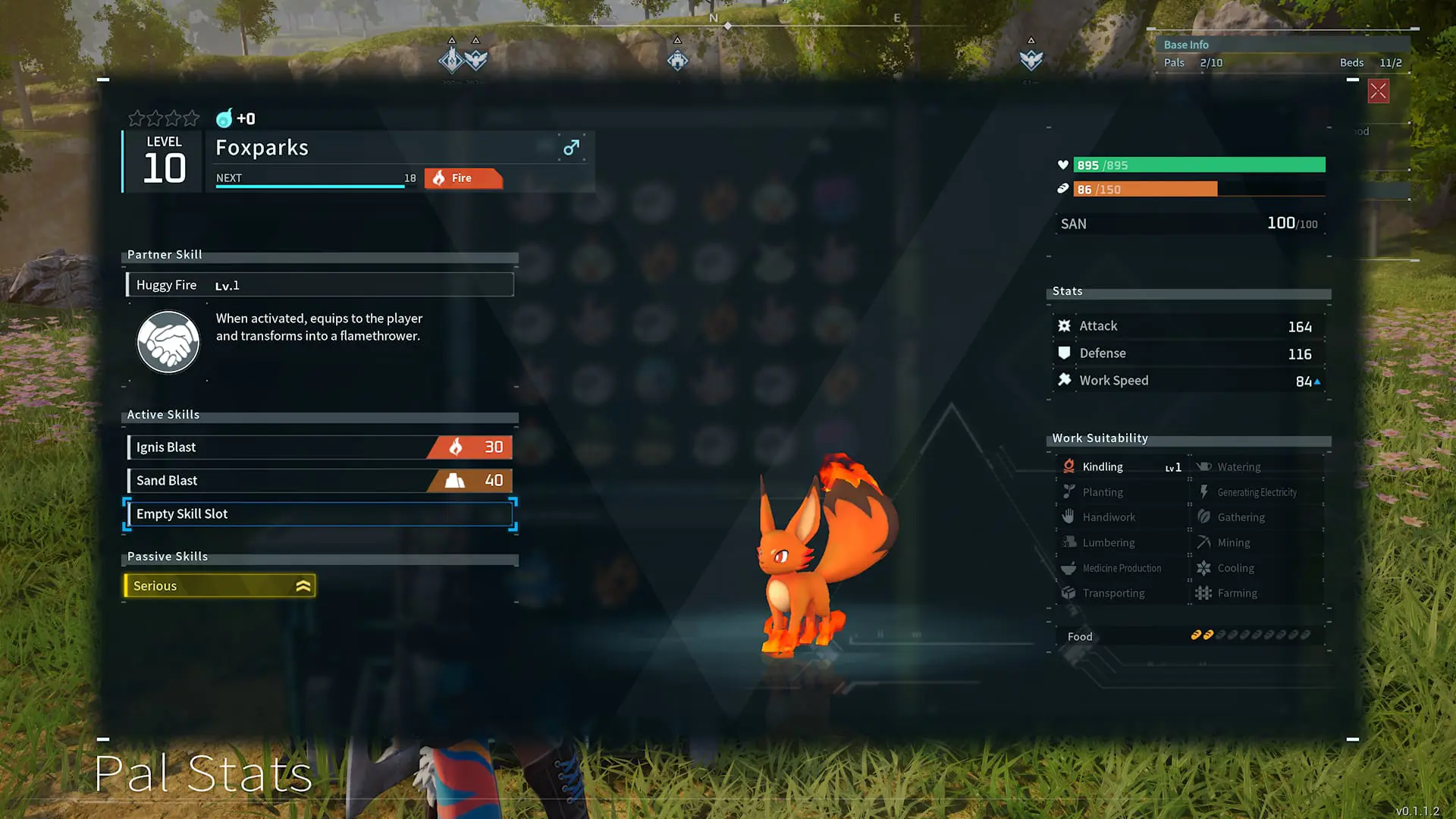Close the Pal Stats panel

coord(1378,91)
